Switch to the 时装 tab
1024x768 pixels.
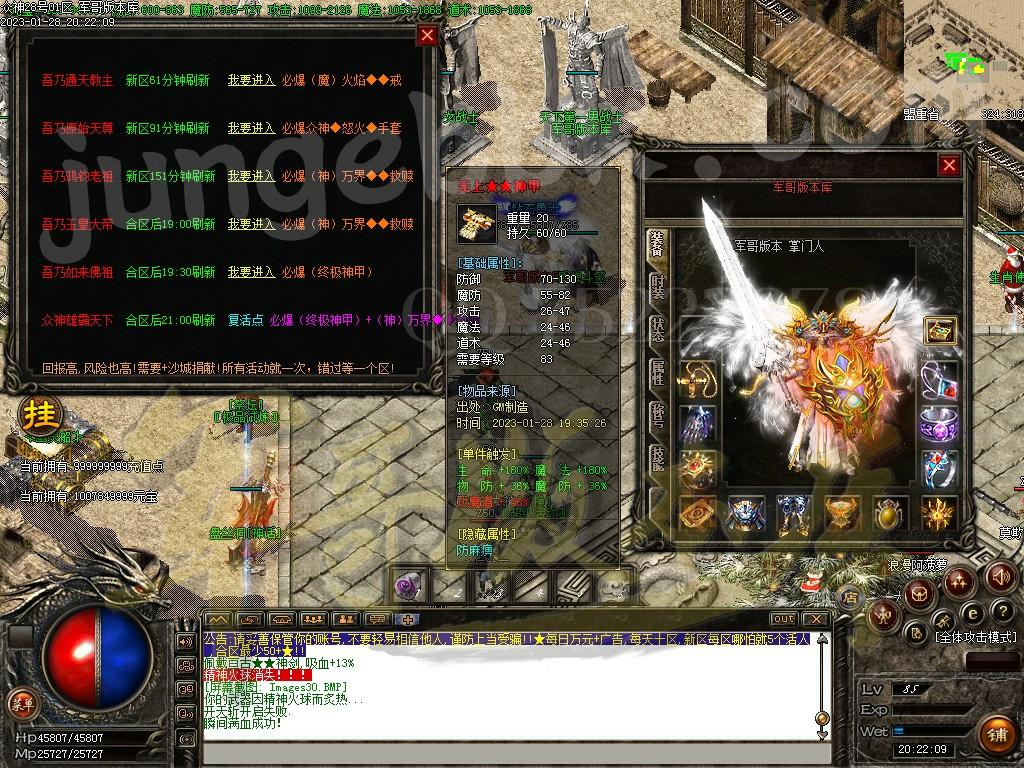pos(657,287)
